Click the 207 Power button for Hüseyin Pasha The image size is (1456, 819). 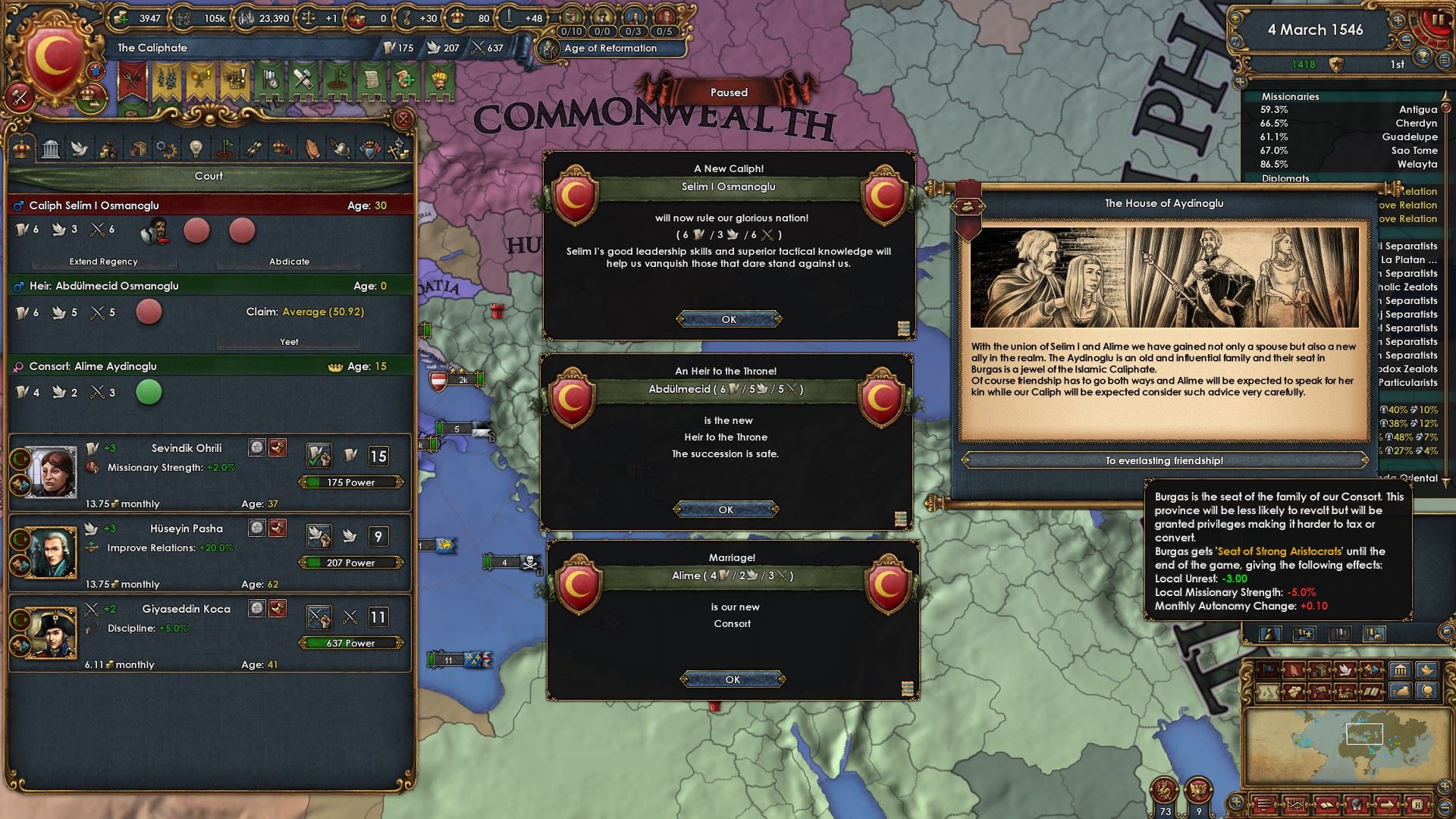(x=350, y=563)
